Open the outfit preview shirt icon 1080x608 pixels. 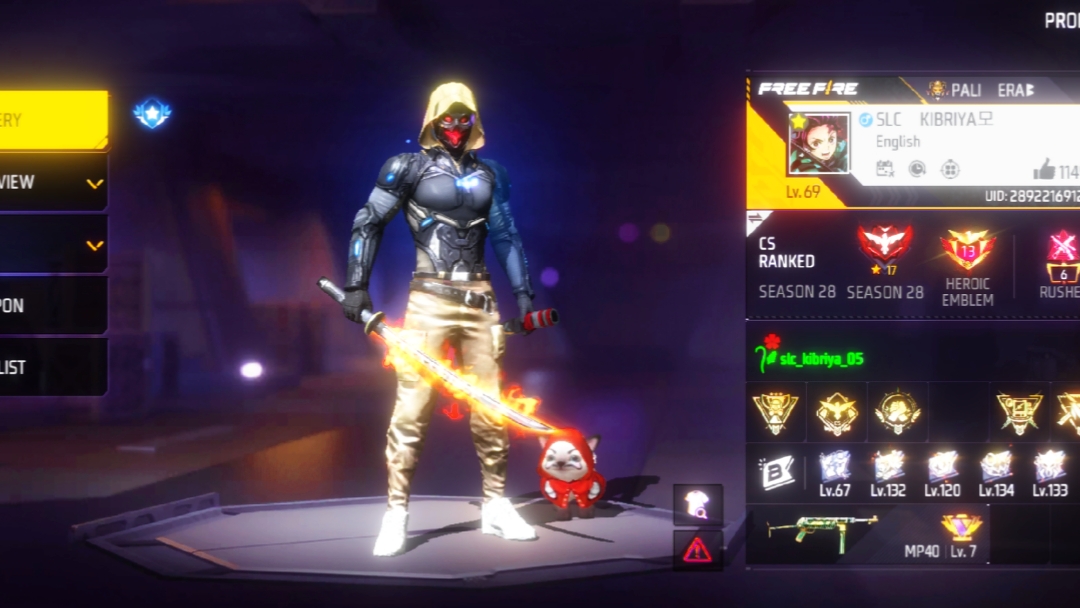(x=697, y=505)
